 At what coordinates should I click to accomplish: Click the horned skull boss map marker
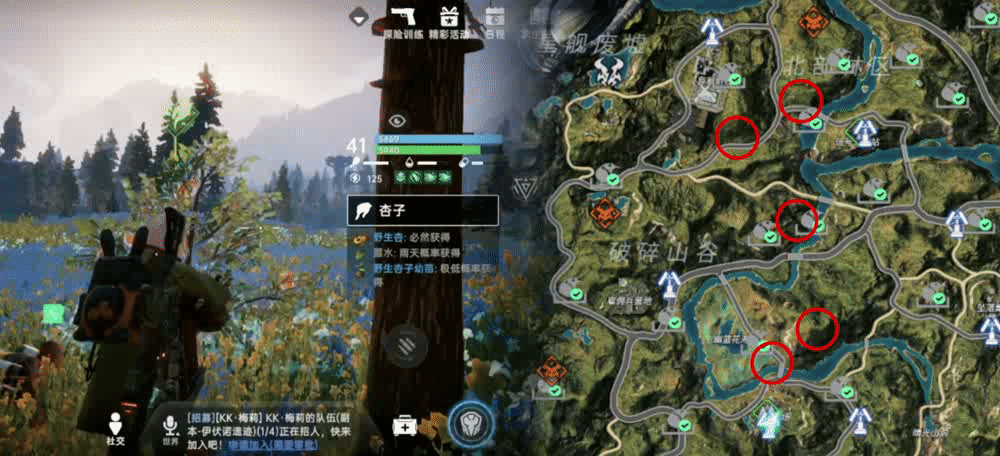point(607,69)
